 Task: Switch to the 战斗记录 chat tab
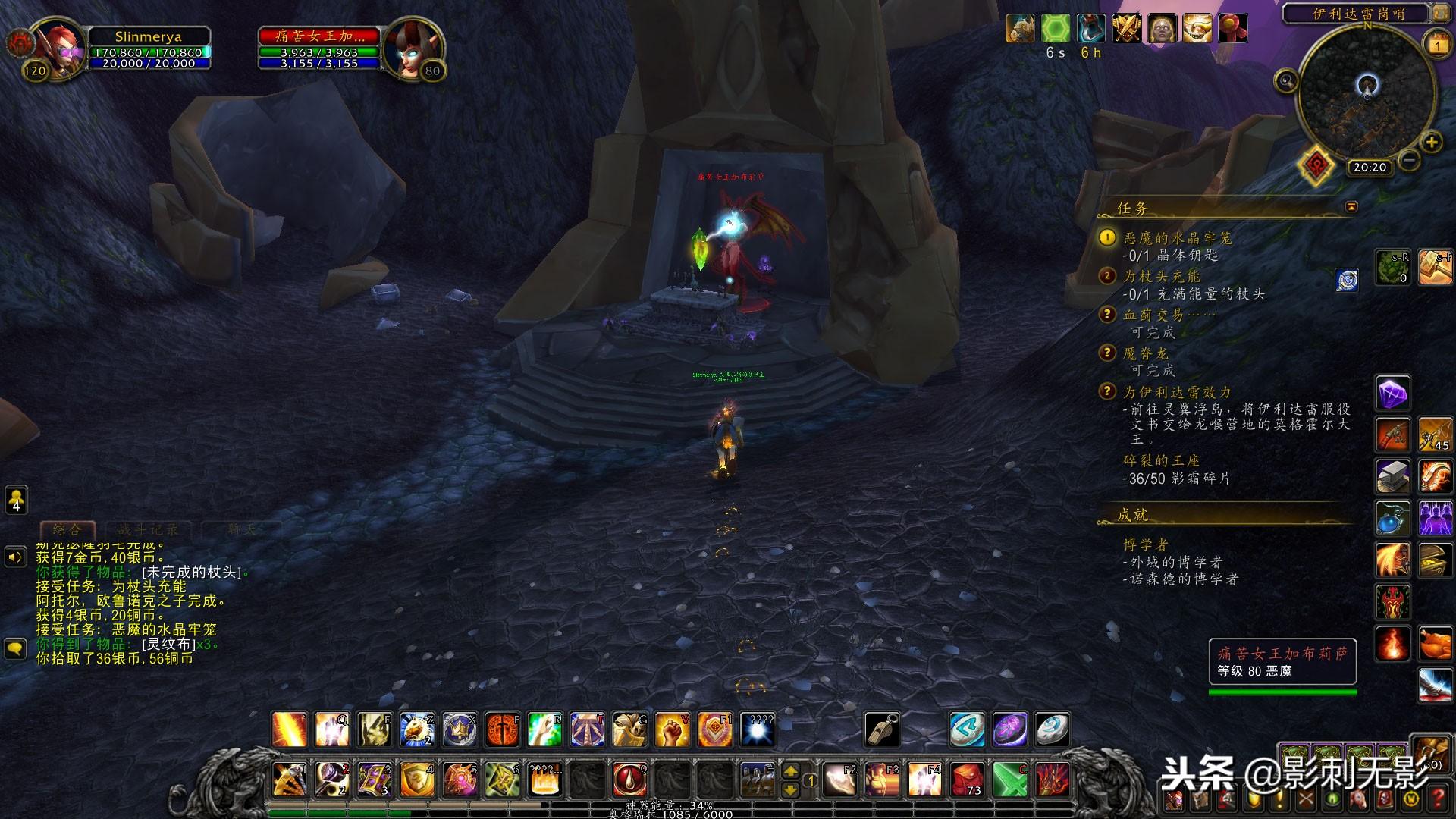pyautogui.click(x=148, y=529)
